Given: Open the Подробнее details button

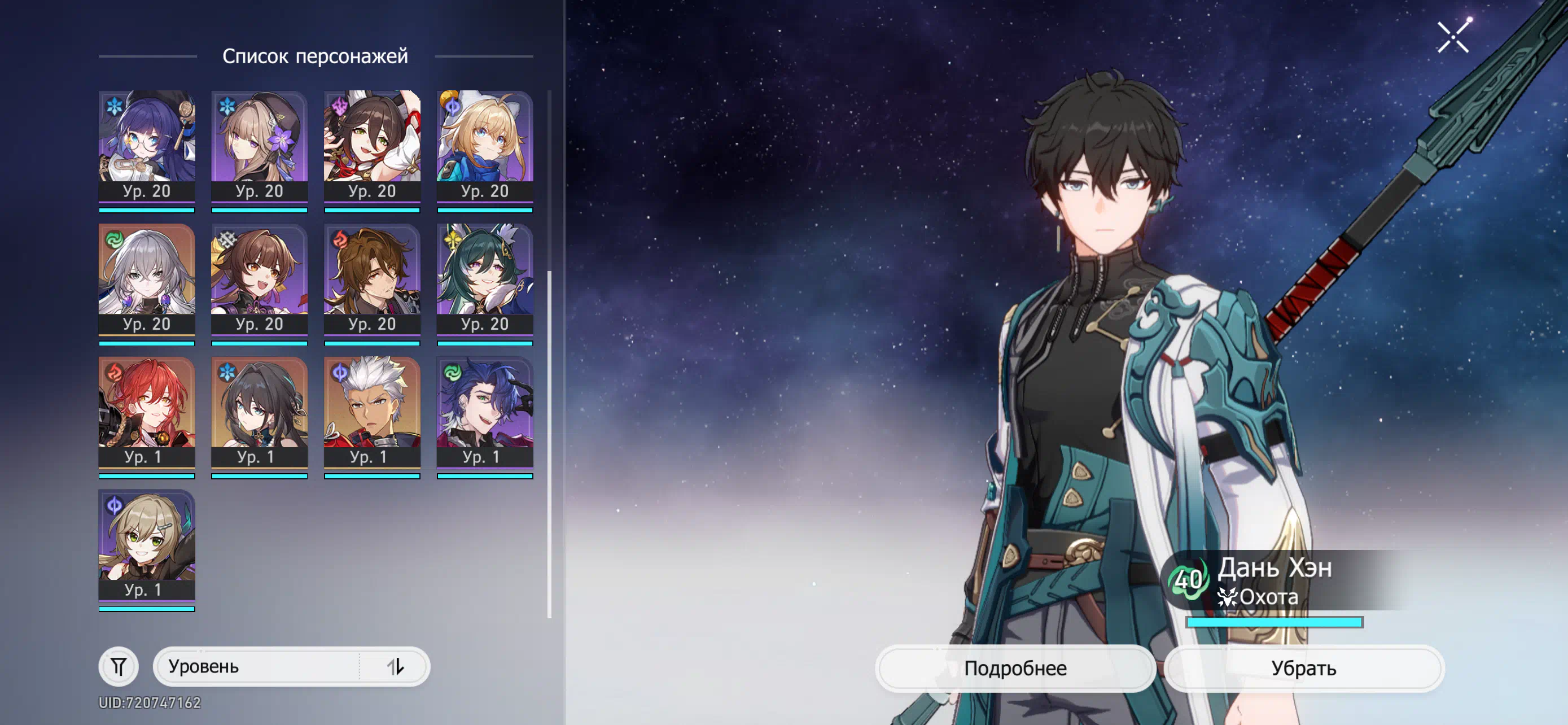Looking at the screenshot, I should [1015, 668].
